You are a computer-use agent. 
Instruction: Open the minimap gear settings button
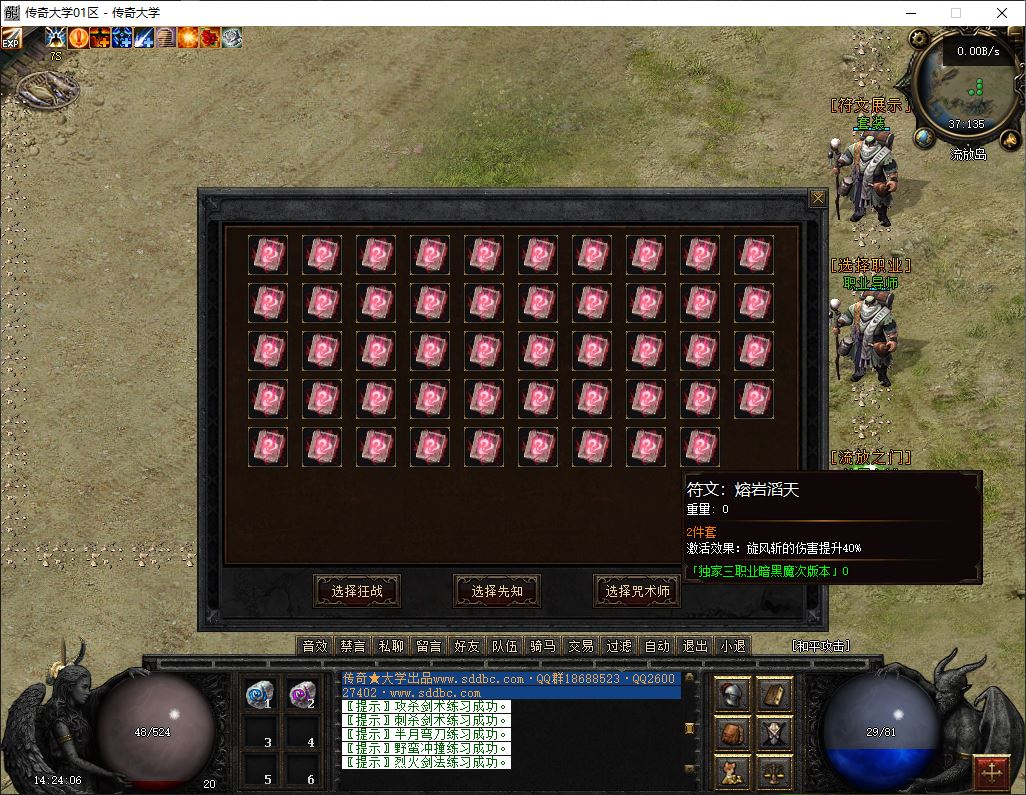(918, 39)
